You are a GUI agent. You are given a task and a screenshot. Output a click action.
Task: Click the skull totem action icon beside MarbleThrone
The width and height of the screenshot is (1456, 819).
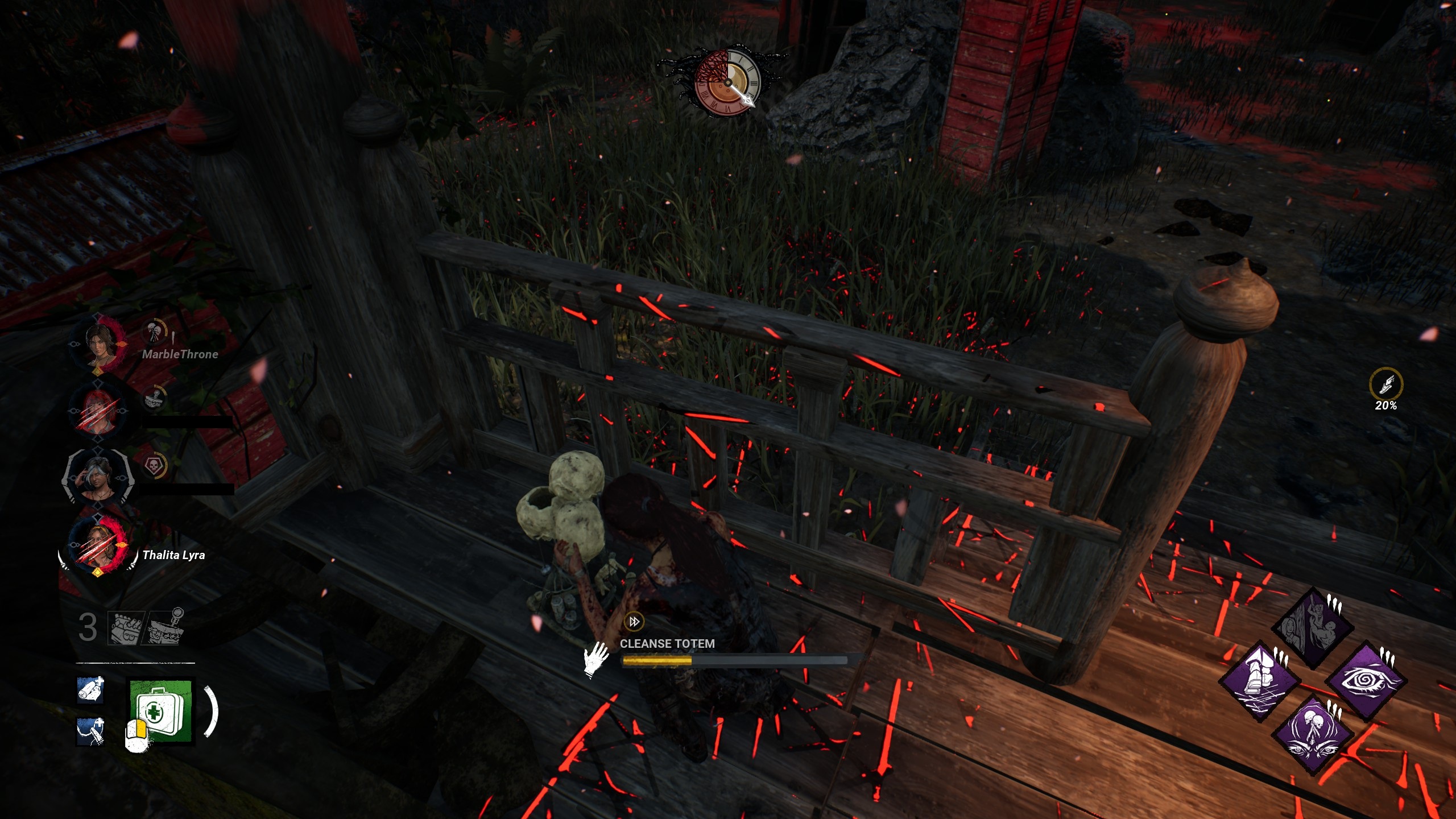pyautogui.click(x=154, y=330)
